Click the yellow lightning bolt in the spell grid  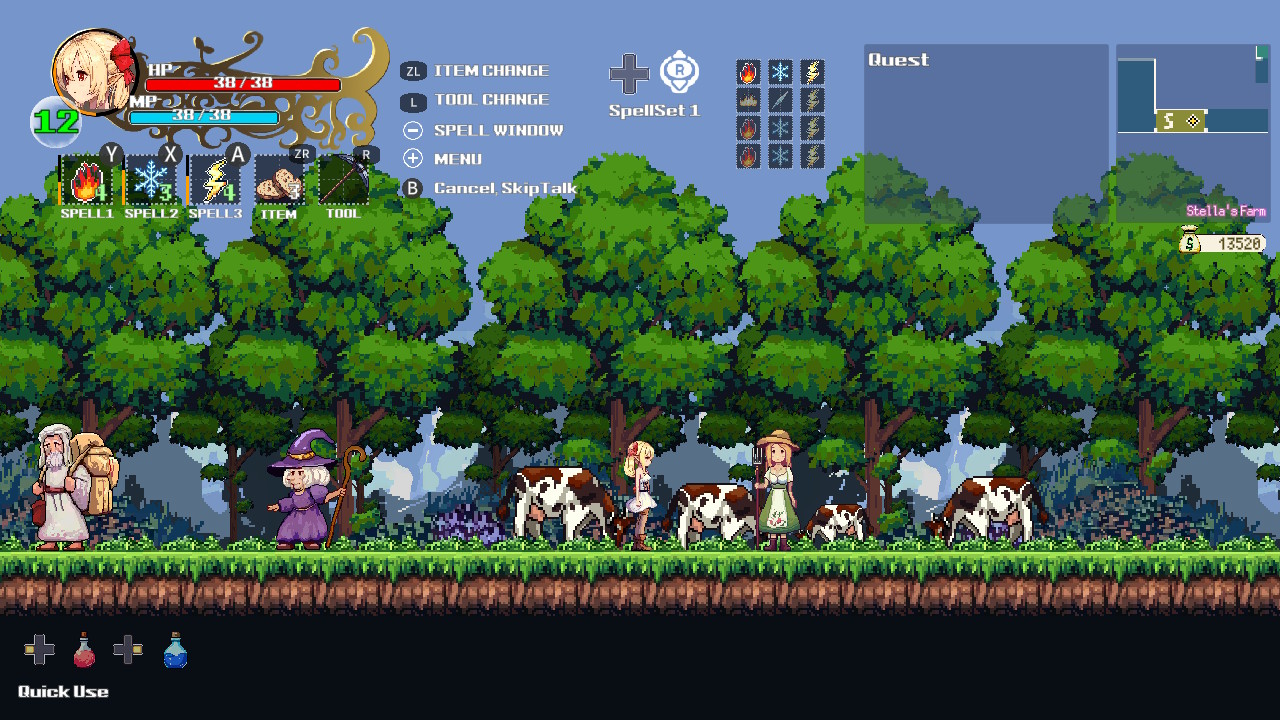click(814, 70)
